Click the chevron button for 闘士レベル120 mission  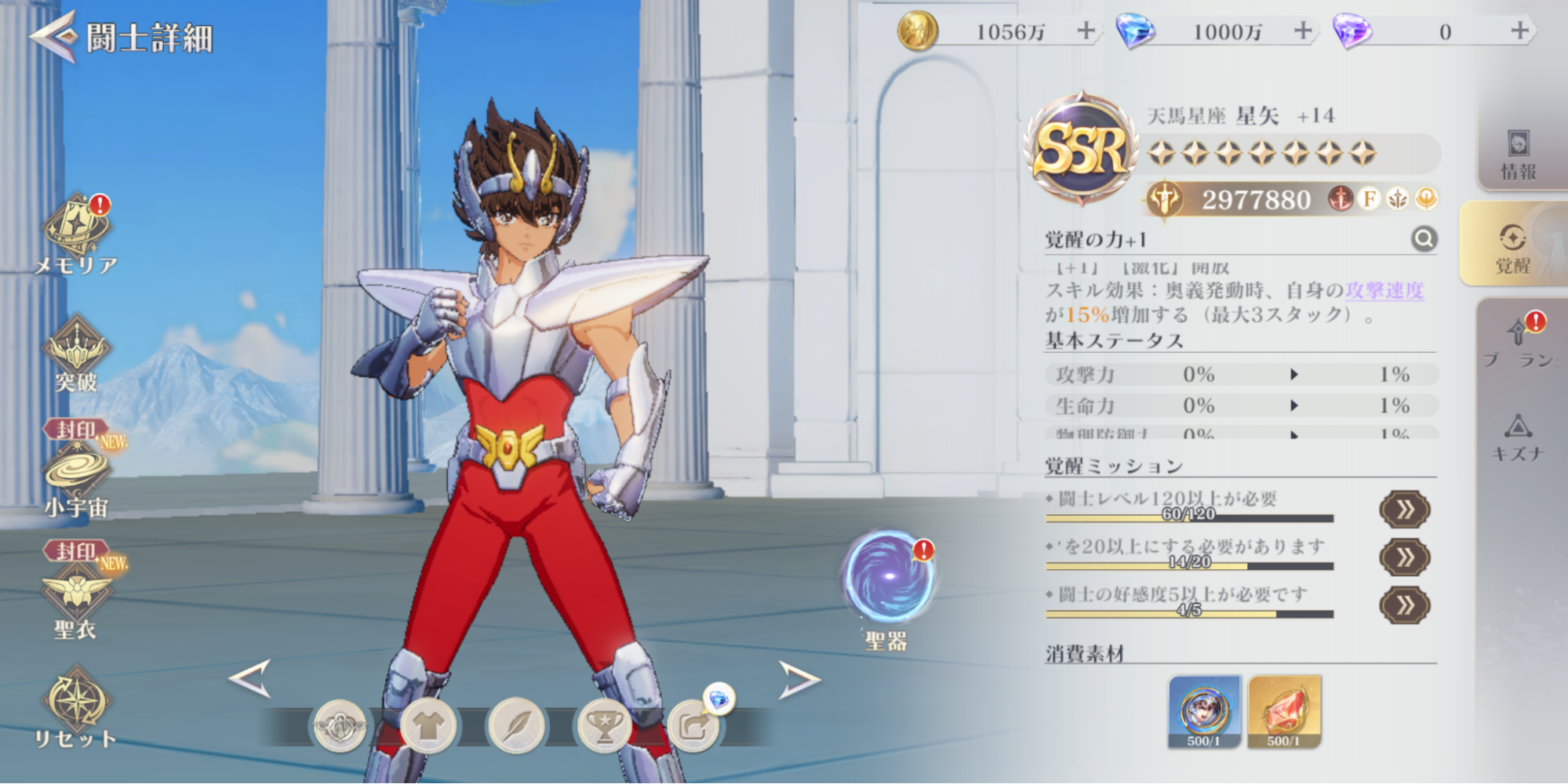(x=1404, y=507)
